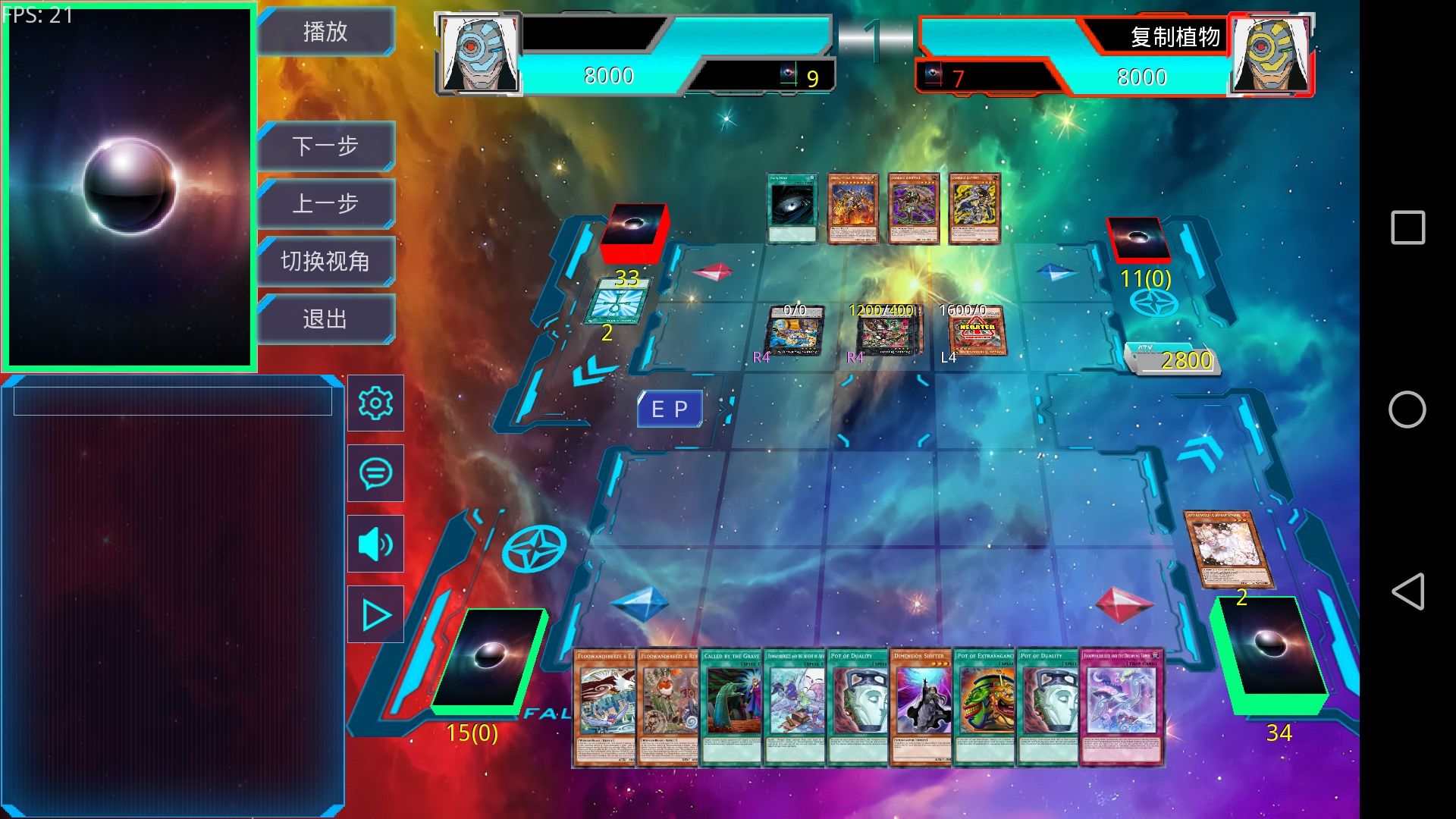Open the chat bubble icon
This screenshot has height=819, width=1456.
pyautogui.click(x=375, y=473)
